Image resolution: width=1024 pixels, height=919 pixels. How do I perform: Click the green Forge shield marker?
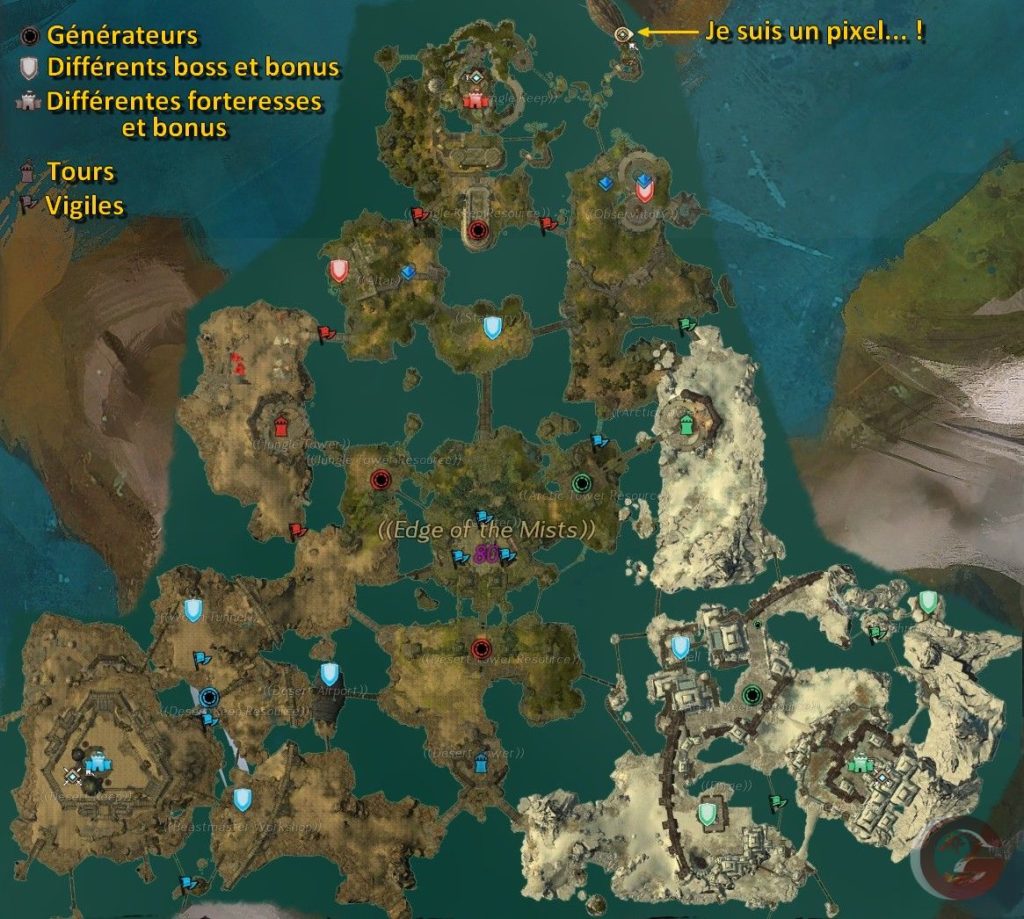pos(709,812)
